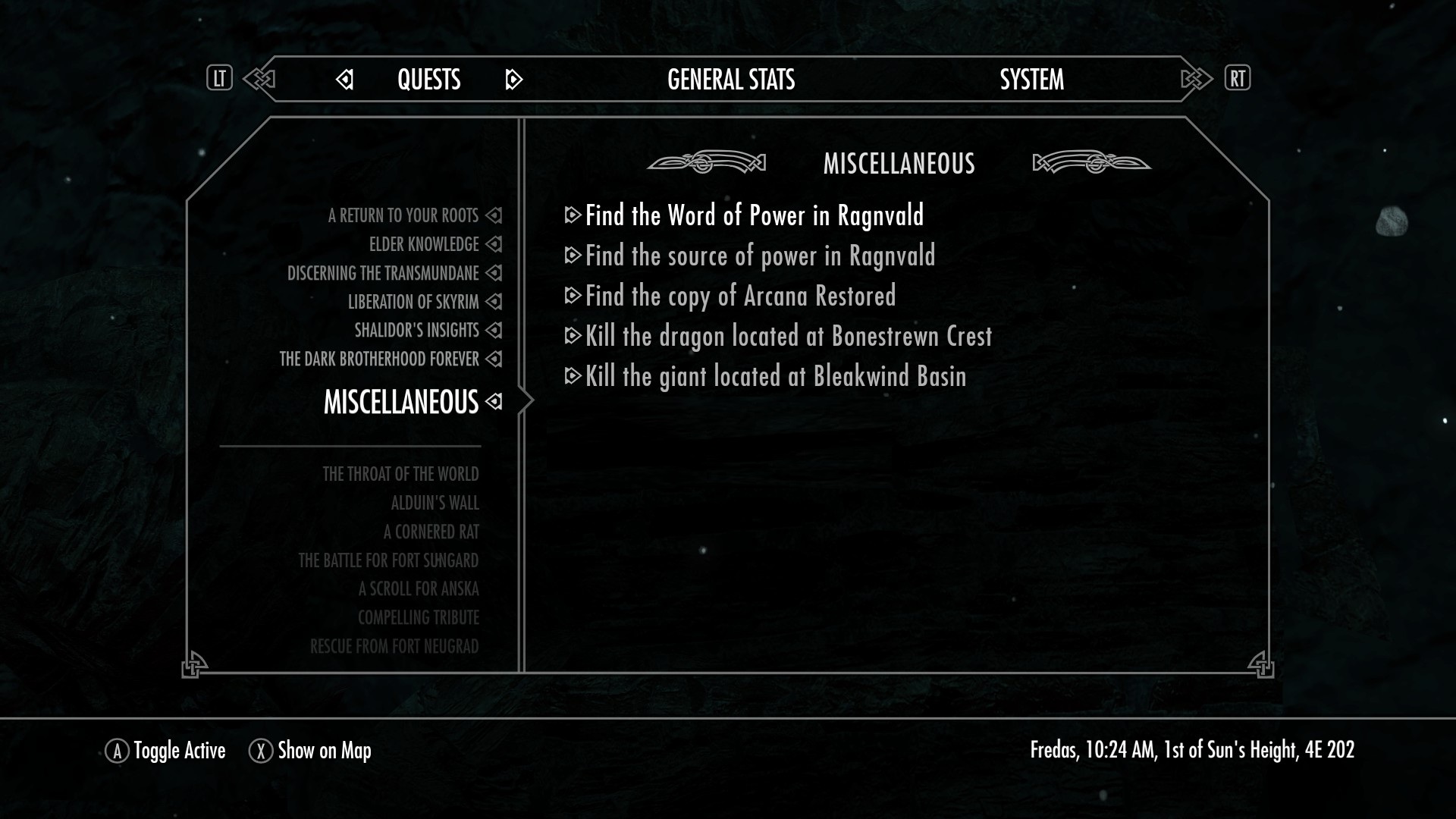Open the System tab
The image size is (1456, 819).
[x=1031, y=80]
